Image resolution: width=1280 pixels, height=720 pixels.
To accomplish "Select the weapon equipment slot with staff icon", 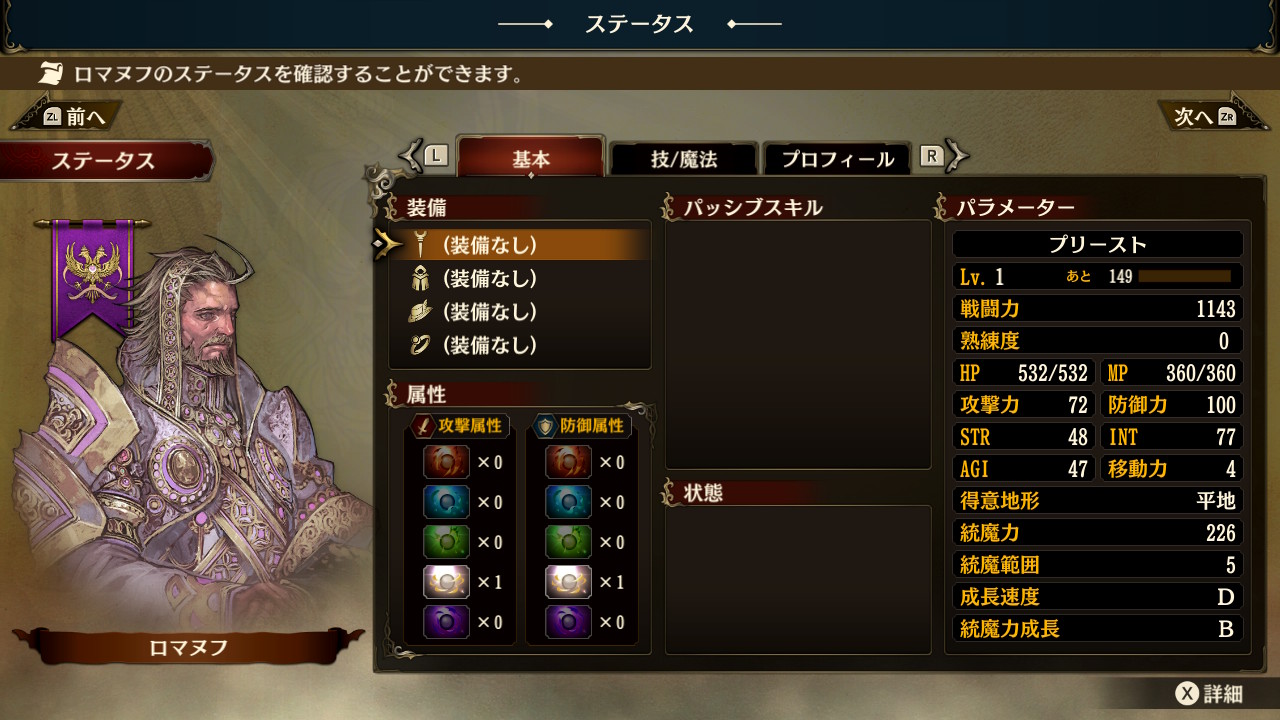I will click(x=520, y=245).
